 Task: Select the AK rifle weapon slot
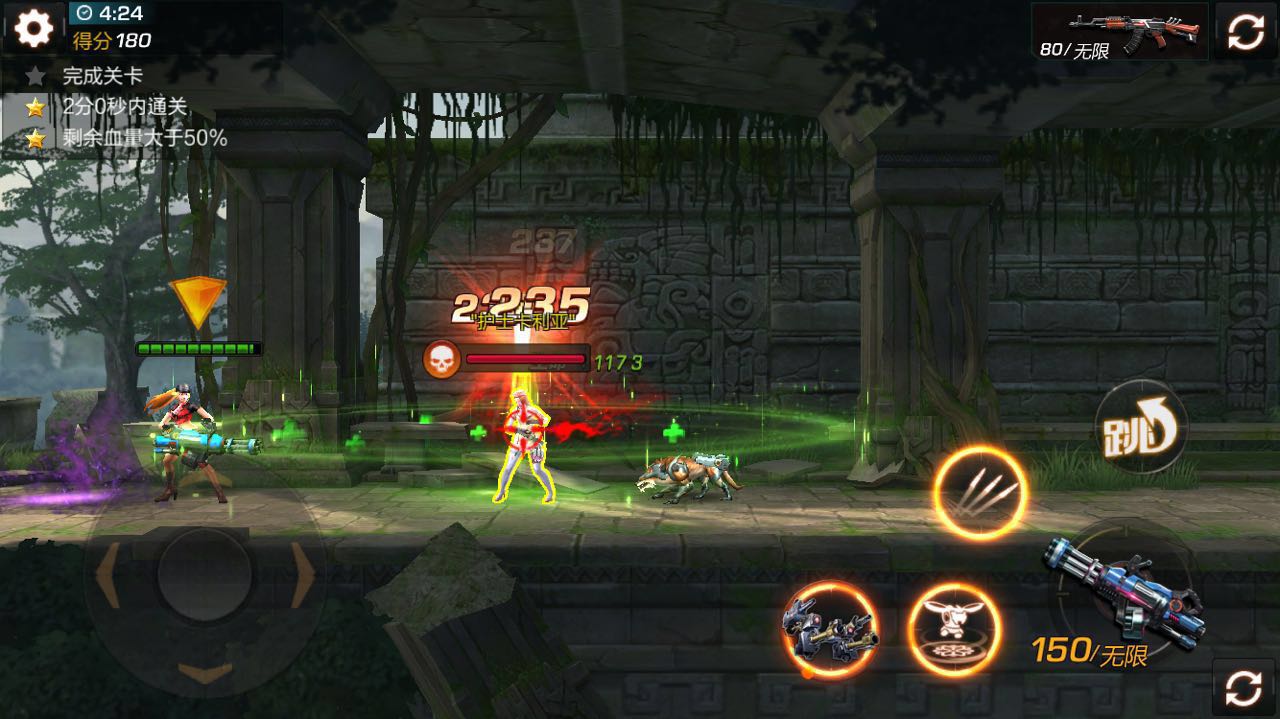[x=1120, y=31]
